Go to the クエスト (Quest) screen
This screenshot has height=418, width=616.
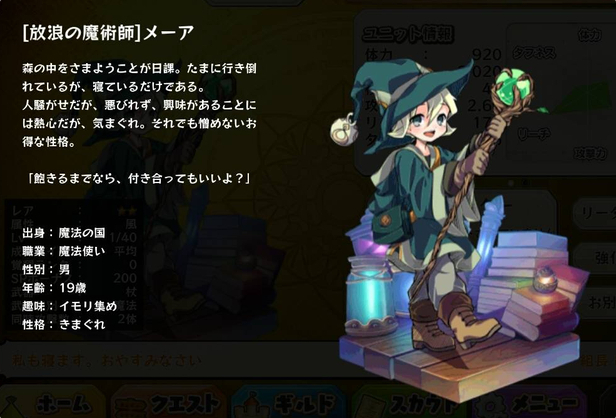click(168, 402)
